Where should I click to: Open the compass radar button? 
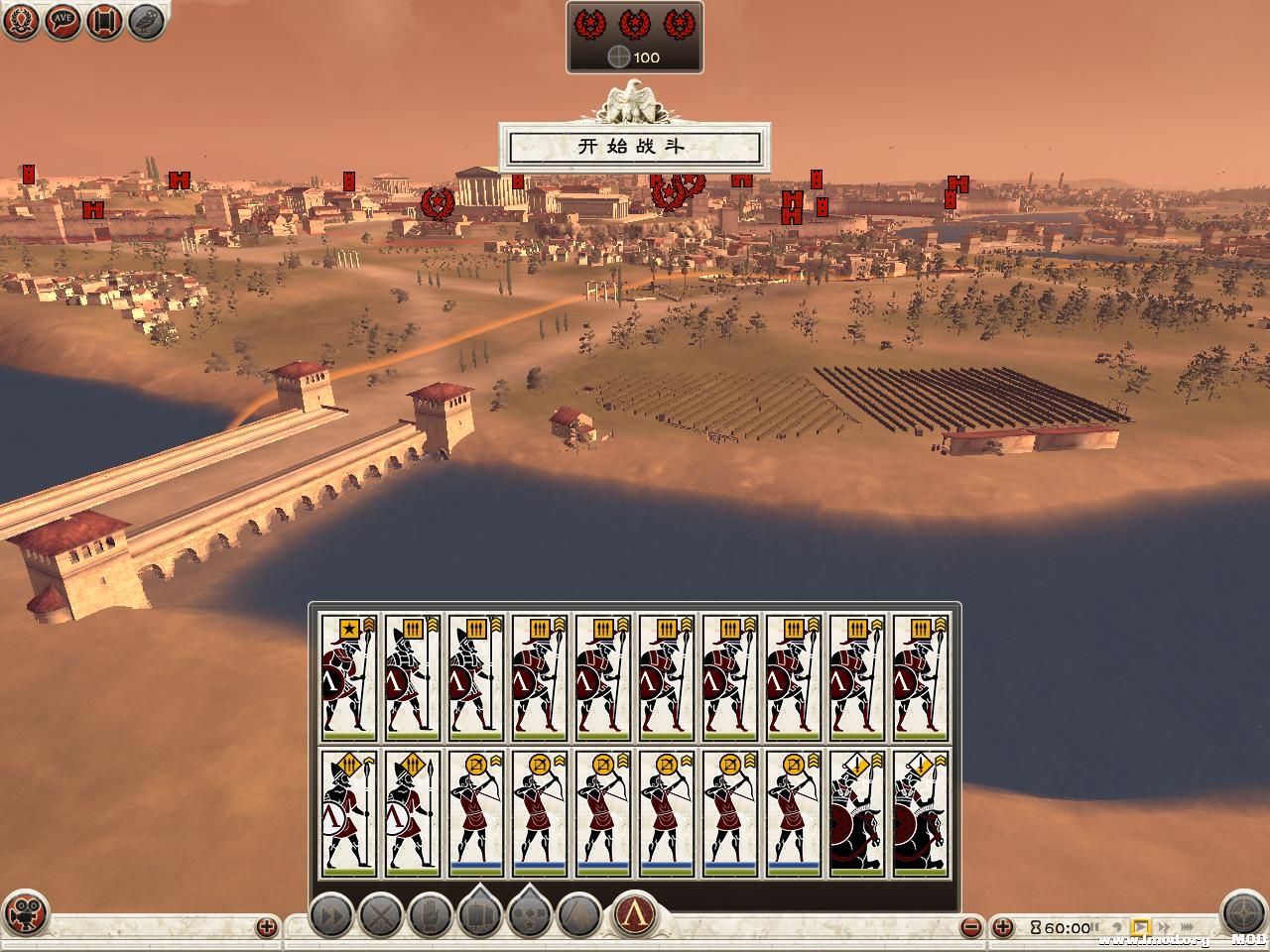coord(1242,914)
